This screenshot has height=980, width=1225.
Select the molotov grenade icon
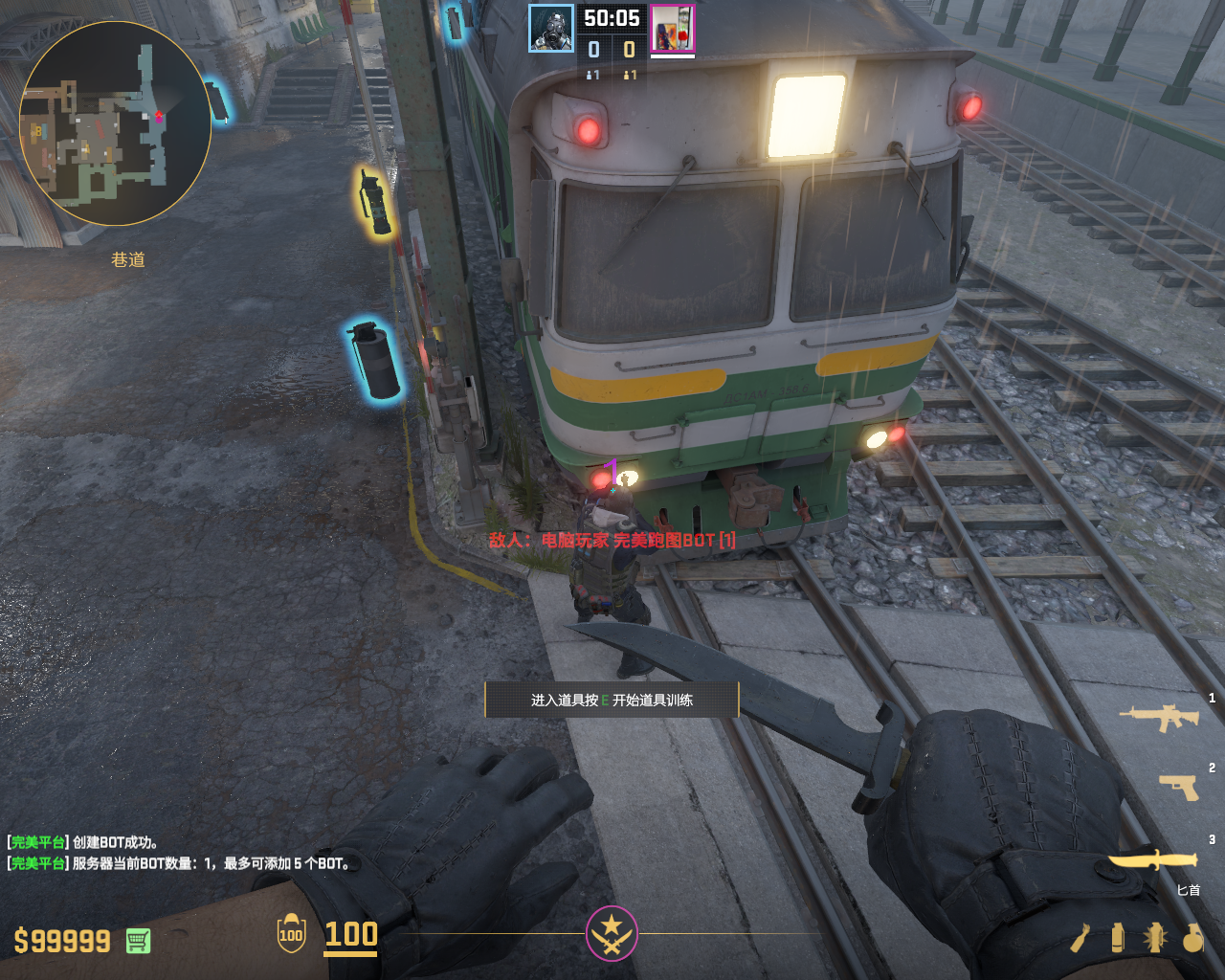1080,938
